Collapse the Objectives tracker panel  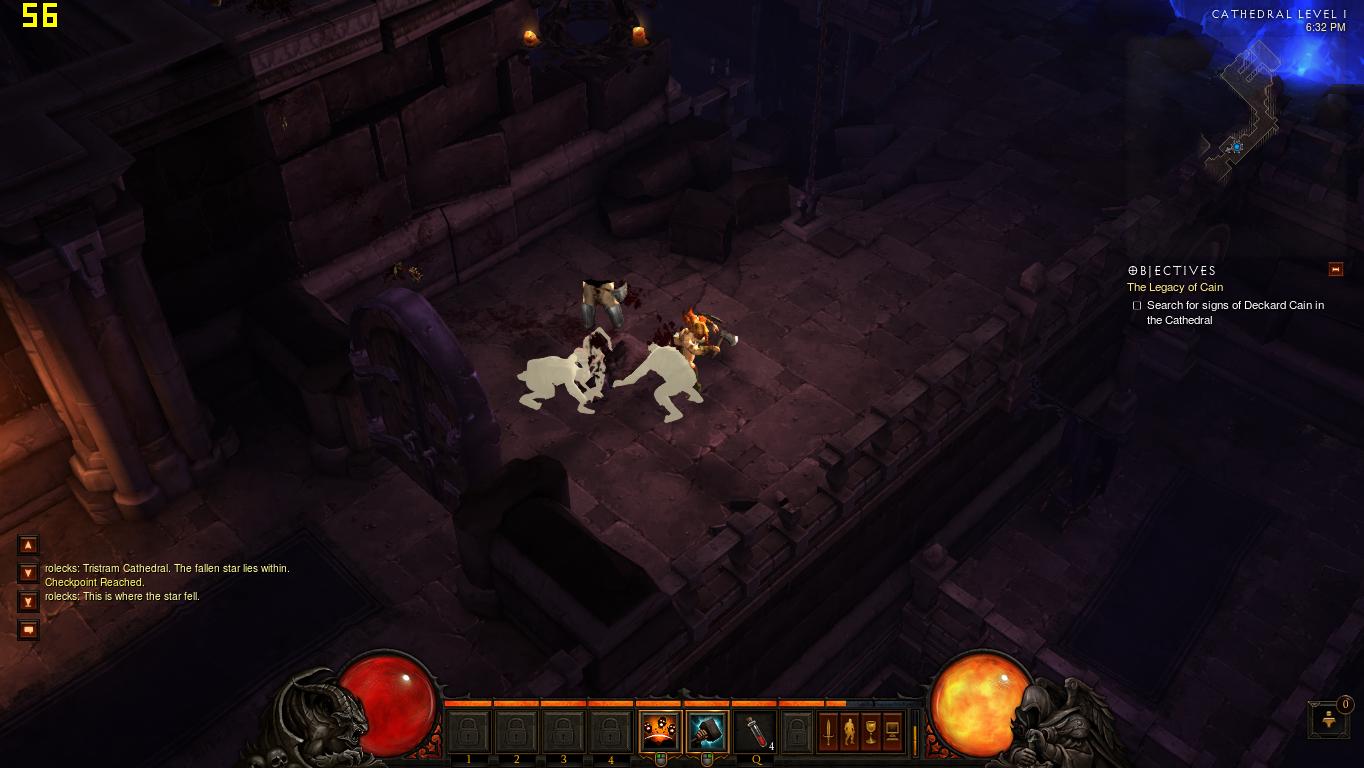(1335, 269)
